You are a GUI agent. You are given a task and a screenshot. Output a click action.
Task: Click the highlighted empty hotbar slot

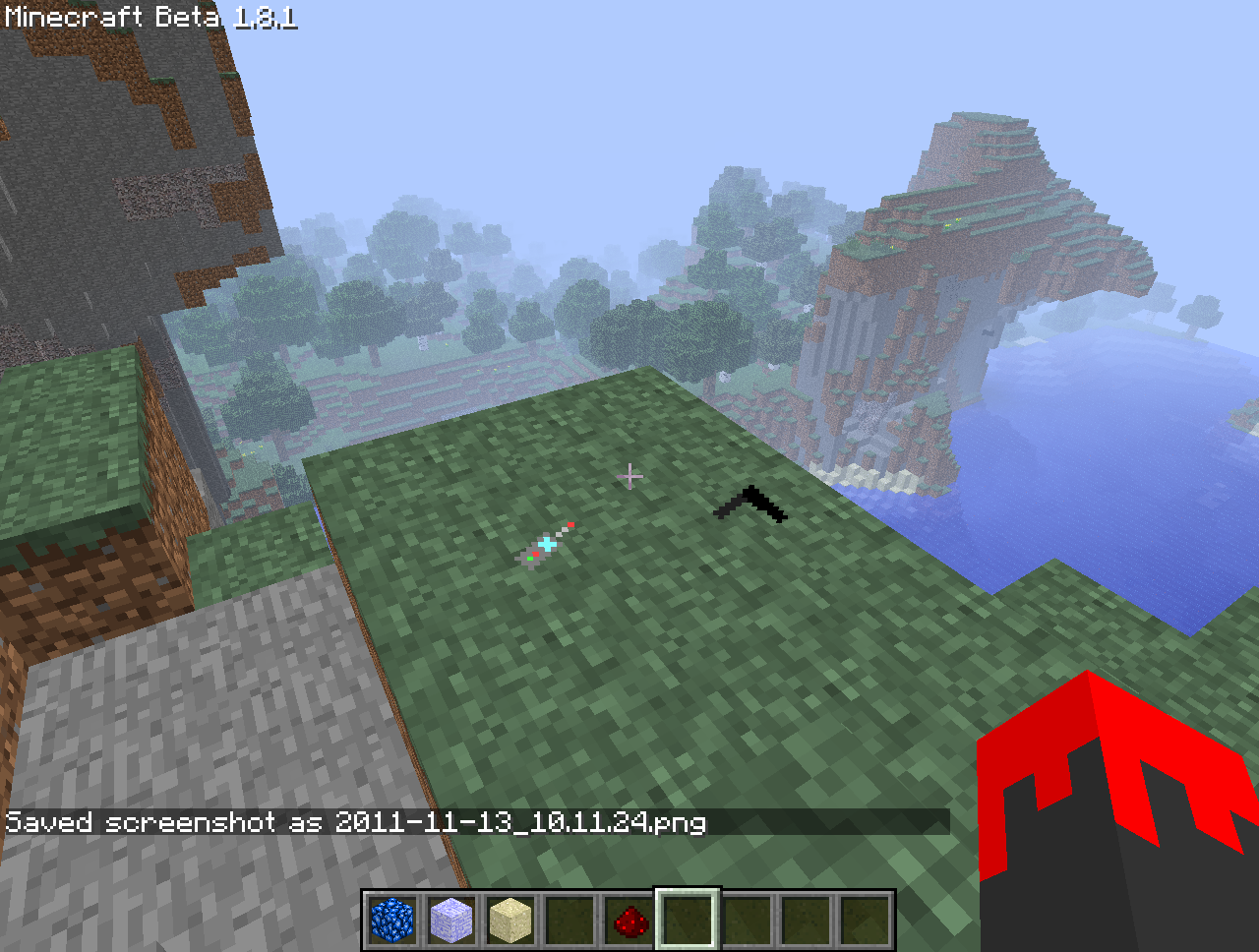tap(688, 921)
